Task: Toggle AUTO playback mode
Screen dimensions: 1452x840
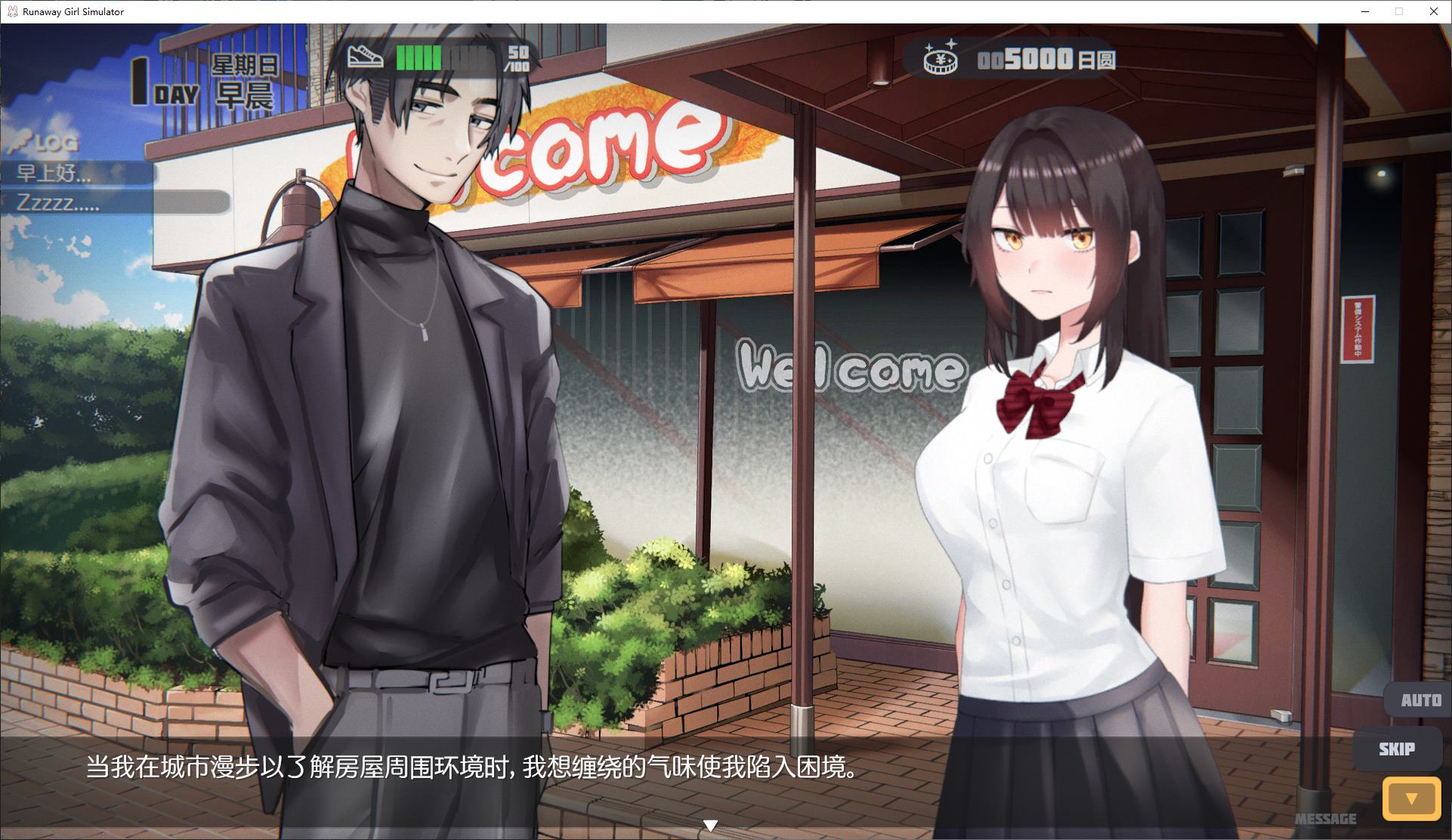Action: (x=1423, y=699)
